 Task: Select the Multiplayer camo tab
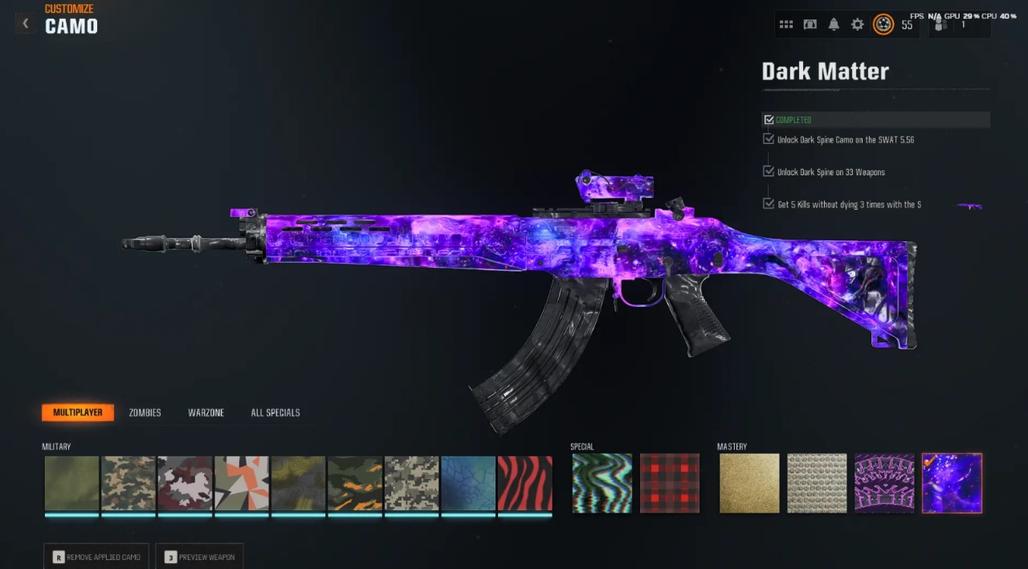tap(77, 413)
